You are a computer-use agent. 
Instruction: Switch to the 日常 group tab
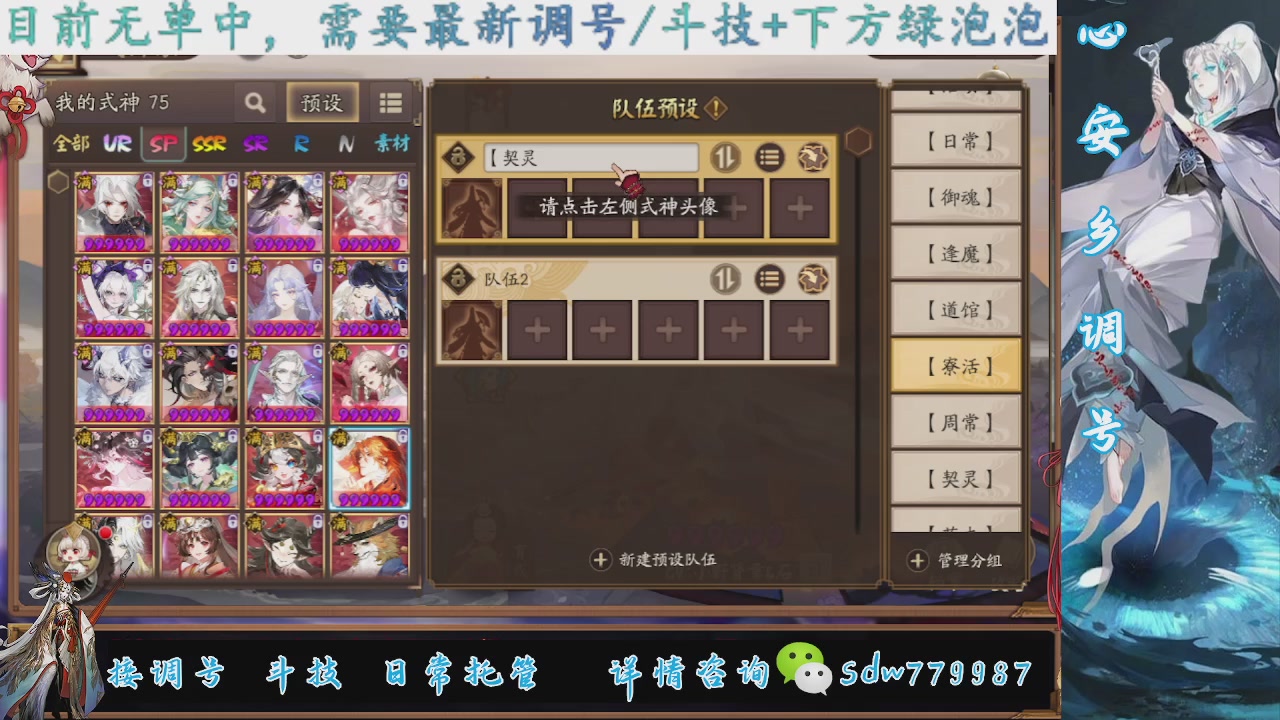957,141
